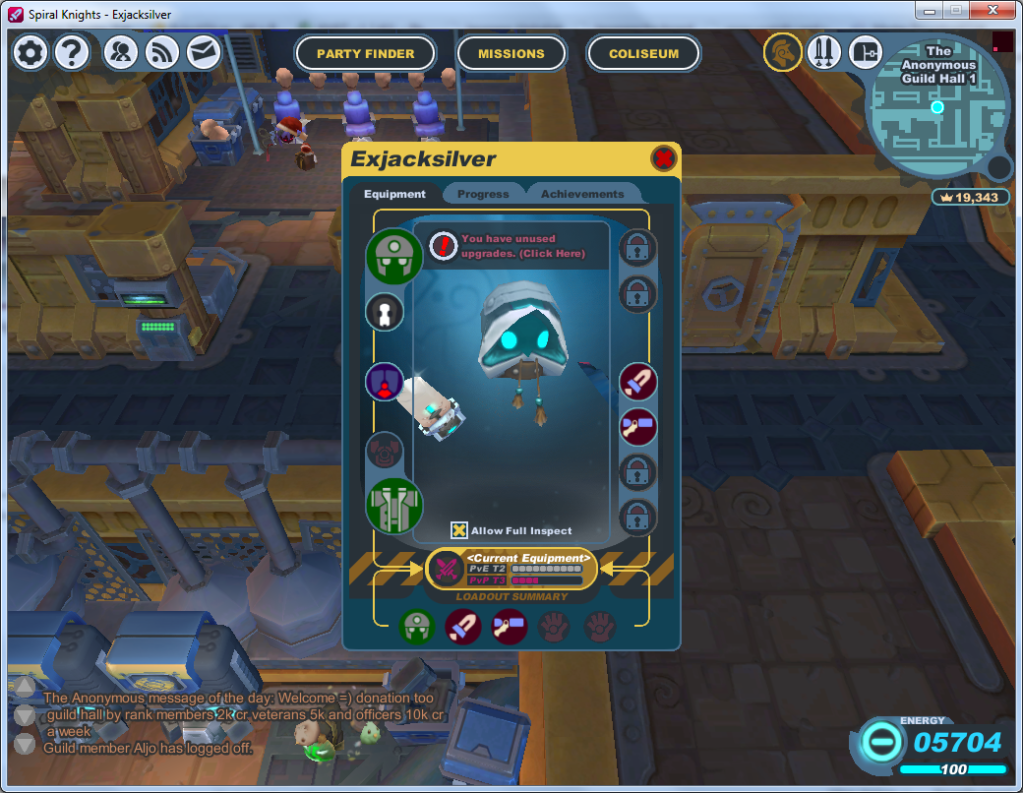Select the body armor equipment slot

tap(393, 504)
